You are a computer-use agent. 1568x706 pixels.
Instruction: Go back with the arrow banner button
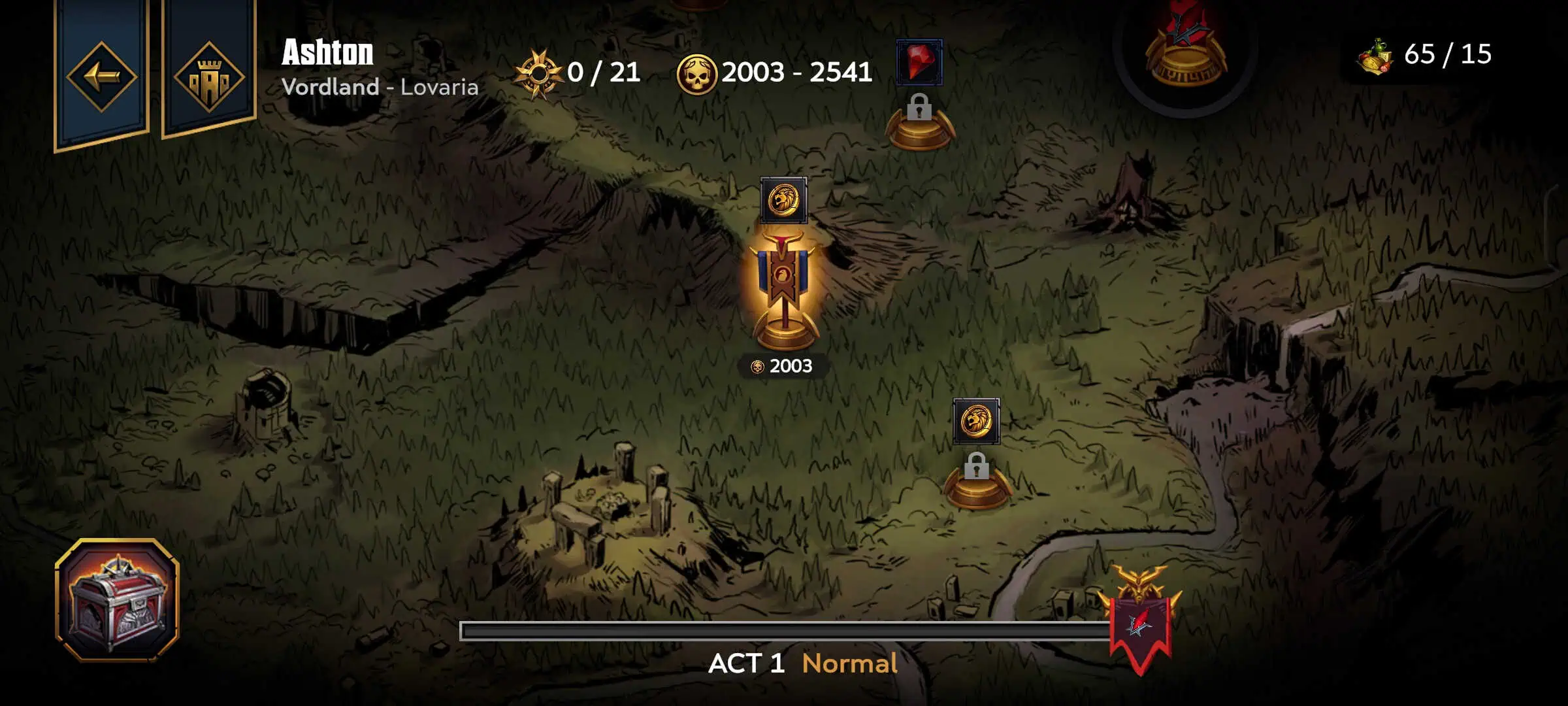click(101, 76)
